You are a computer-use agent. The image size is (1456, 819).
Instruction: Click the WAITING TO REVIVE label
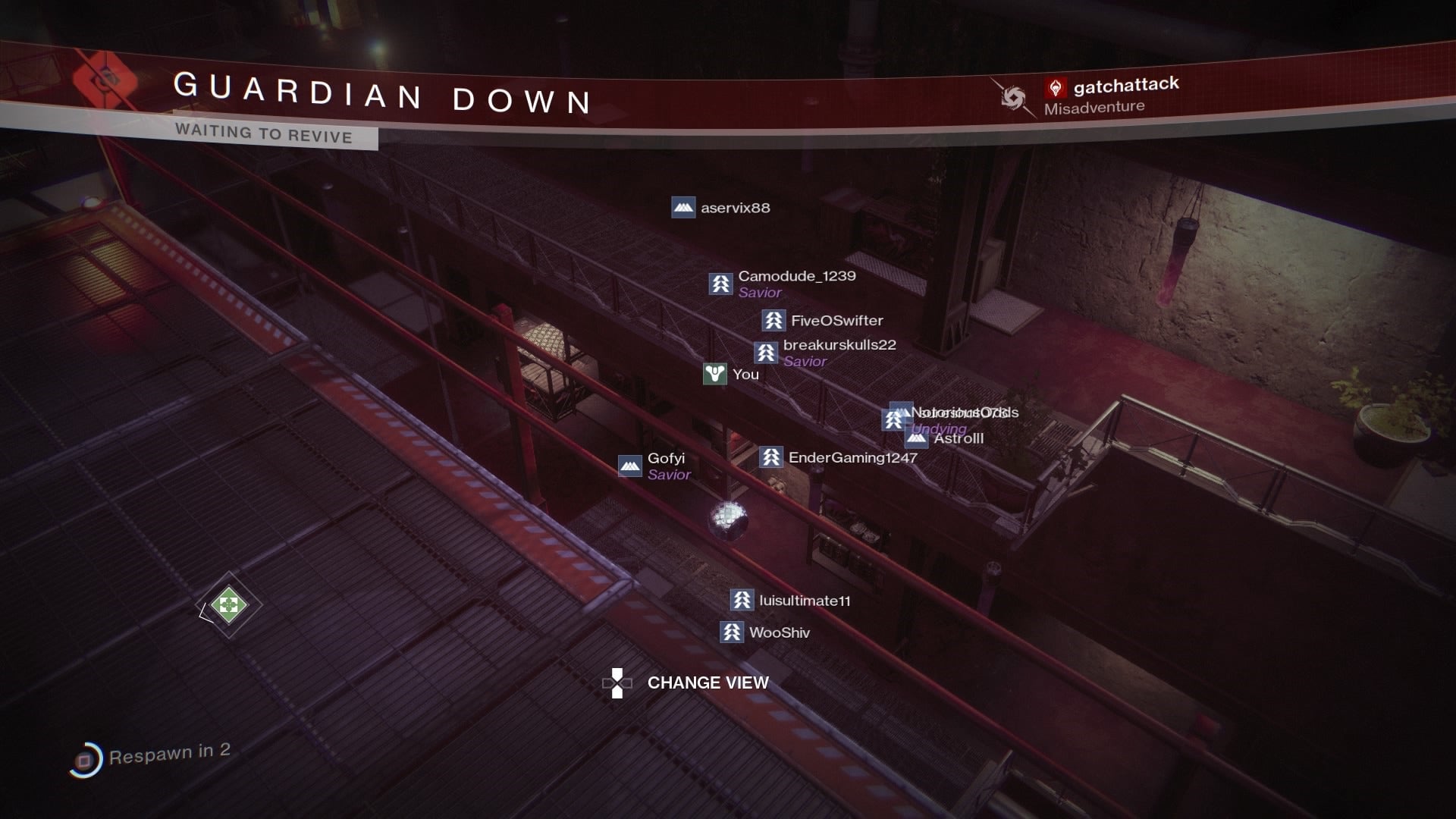point(263,137)
